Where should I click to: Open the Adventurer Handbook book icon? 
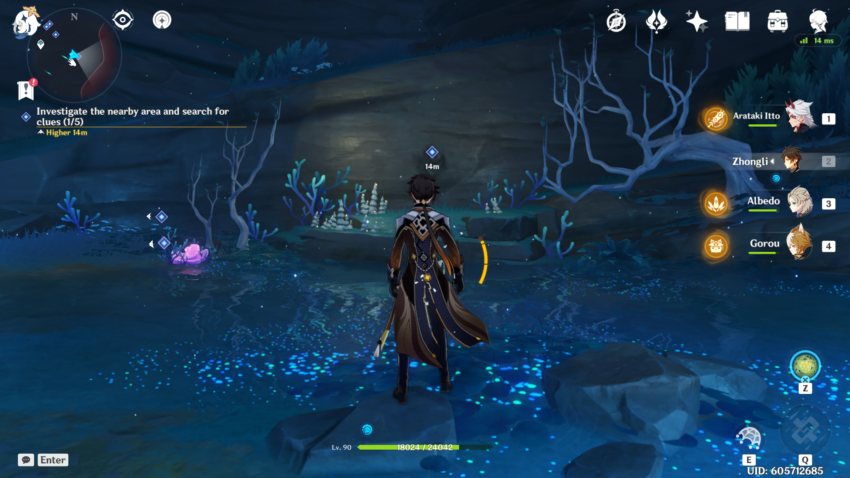click(x=737, y=21)
